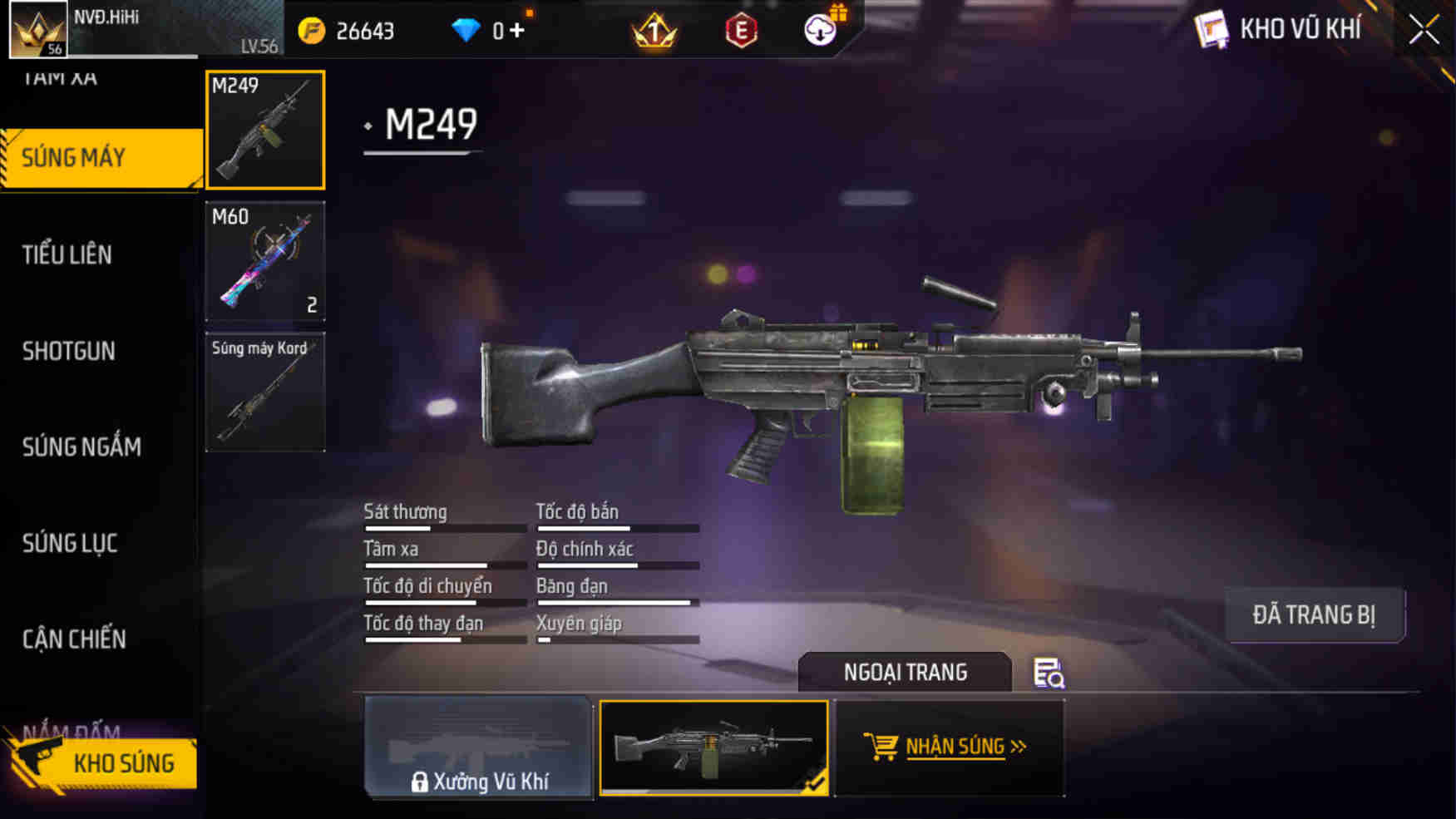This screenshot has height=819, width=1456.
Task: Click the KHO VŨ KHÍ book icon
Action: pyautogui.click(x=1213, y=27)
